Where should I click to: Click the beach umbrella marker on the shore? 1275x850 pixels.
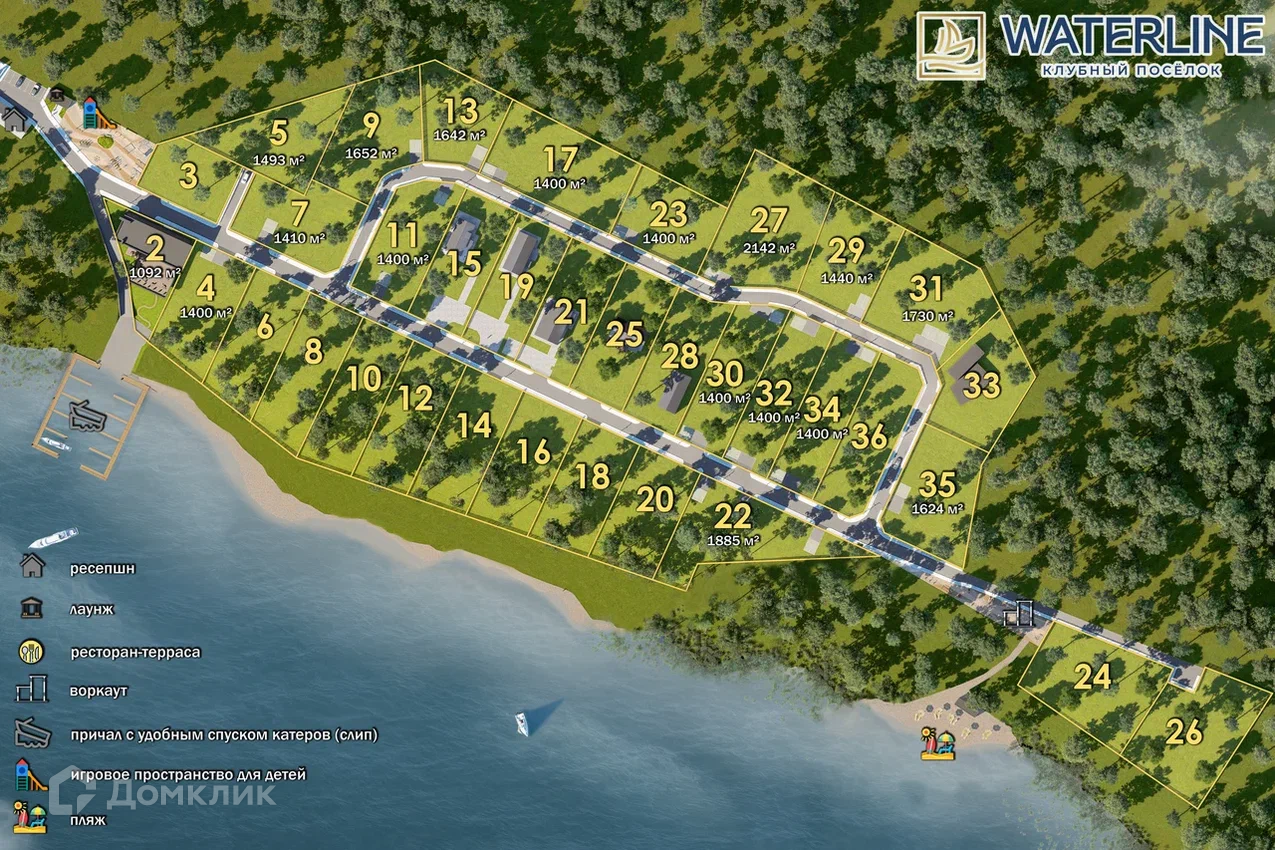click(937, 744)
